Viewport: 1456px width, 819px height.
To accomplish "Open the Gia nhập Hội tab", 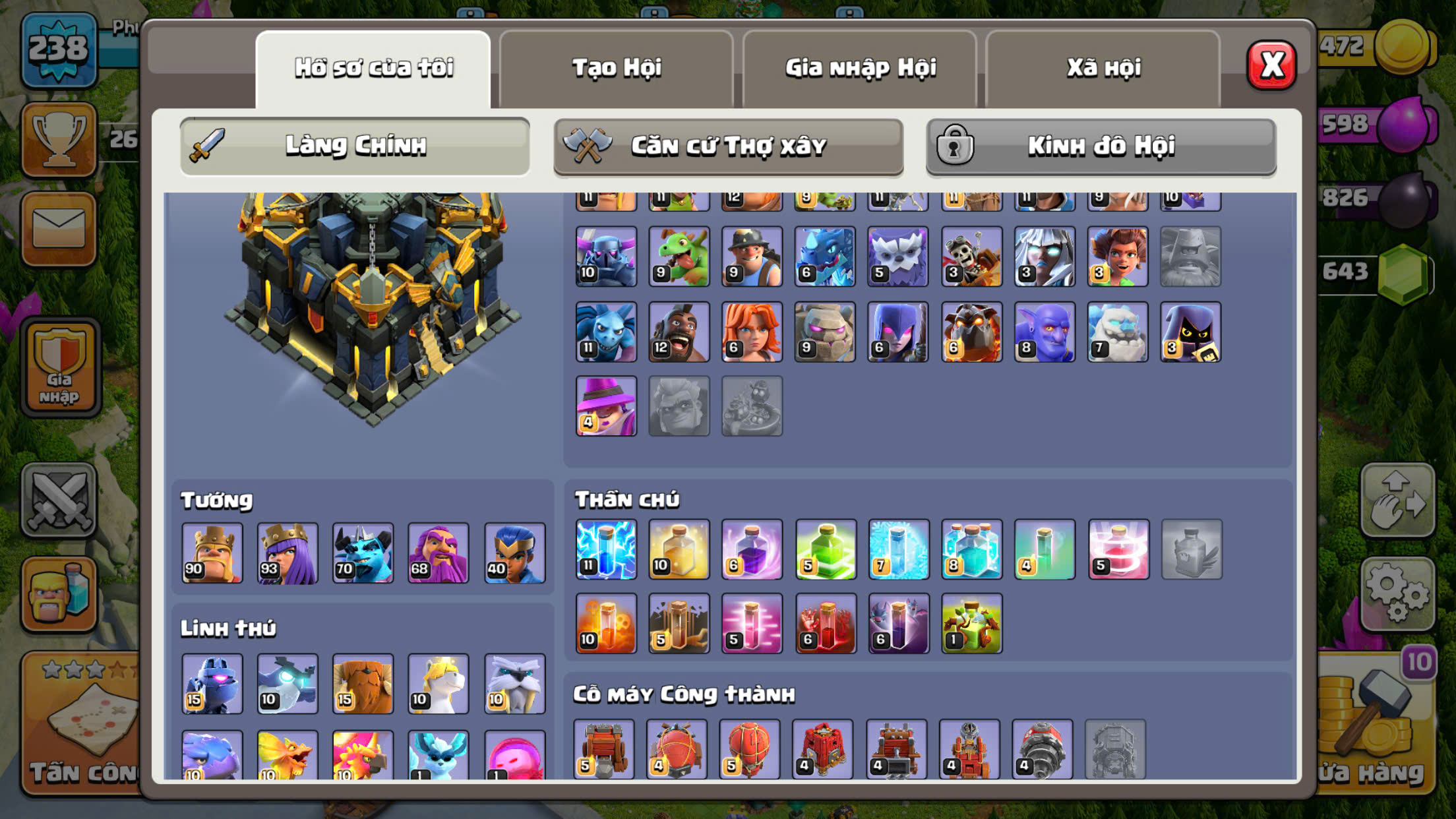I will (x=860, y=68).
